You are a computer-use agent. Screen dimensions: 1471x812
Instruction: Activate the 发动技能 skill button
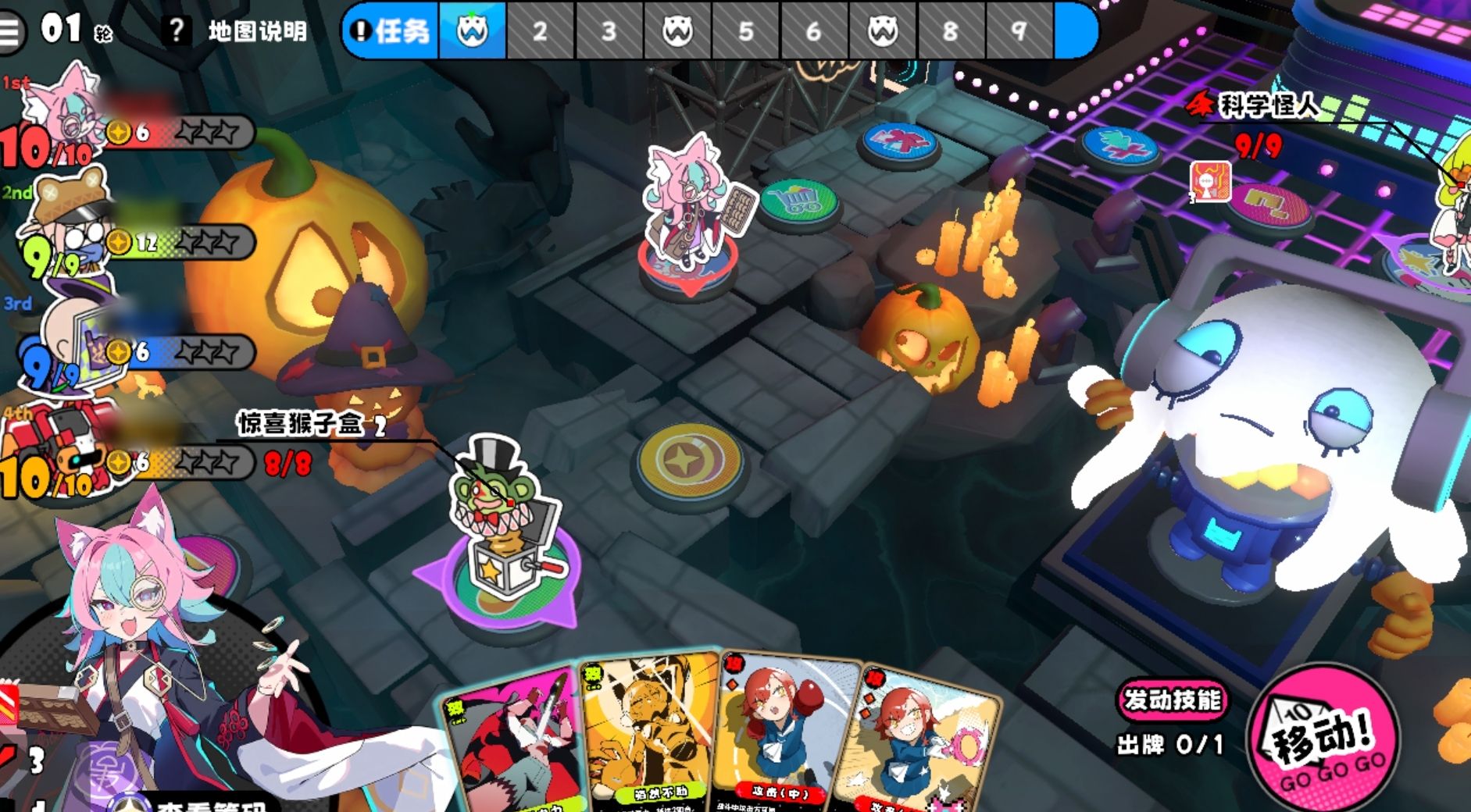(1172, 700)
